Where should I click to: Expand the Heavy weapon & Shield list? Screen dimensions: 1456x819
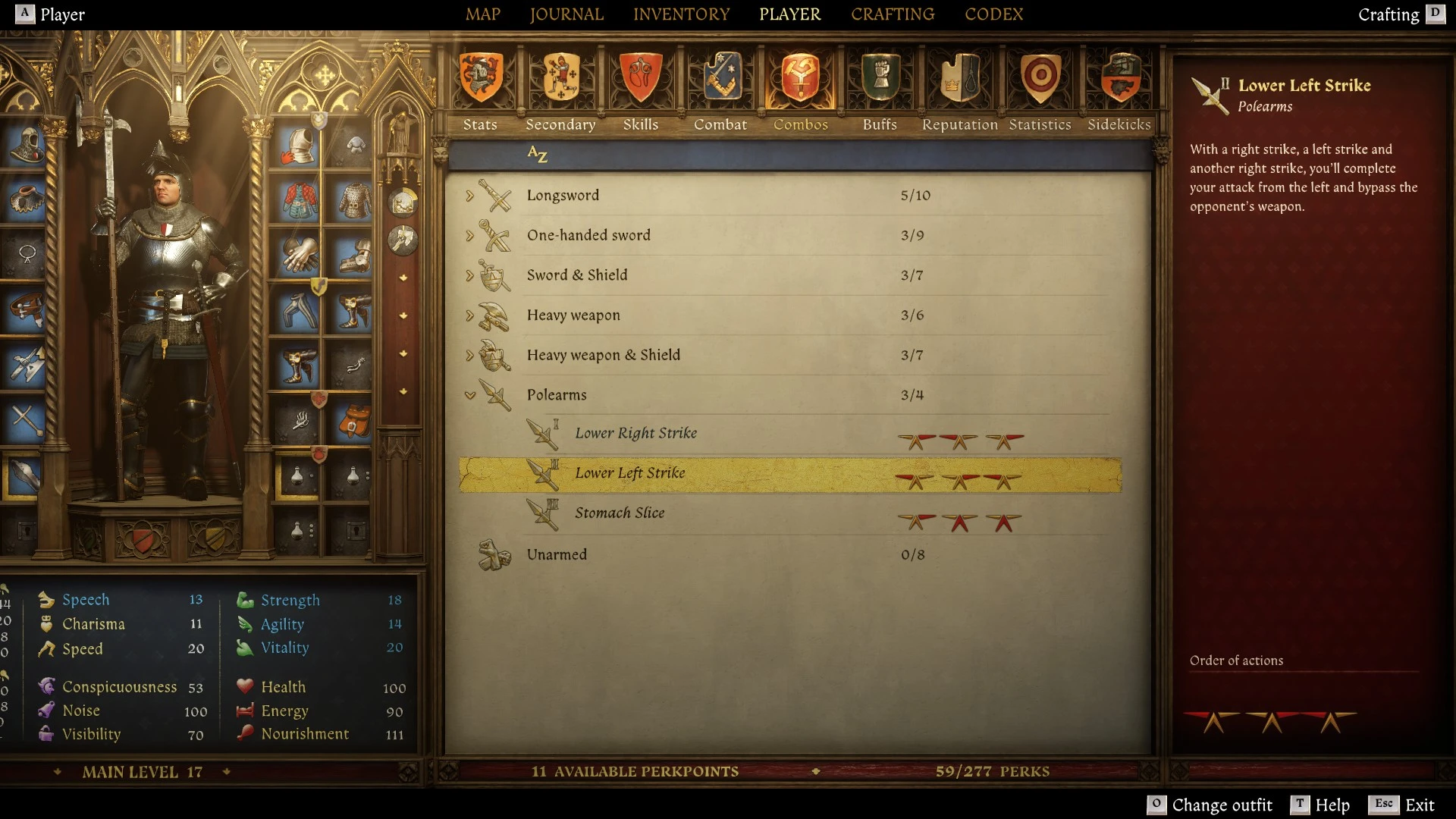click(x=471, y=354)
